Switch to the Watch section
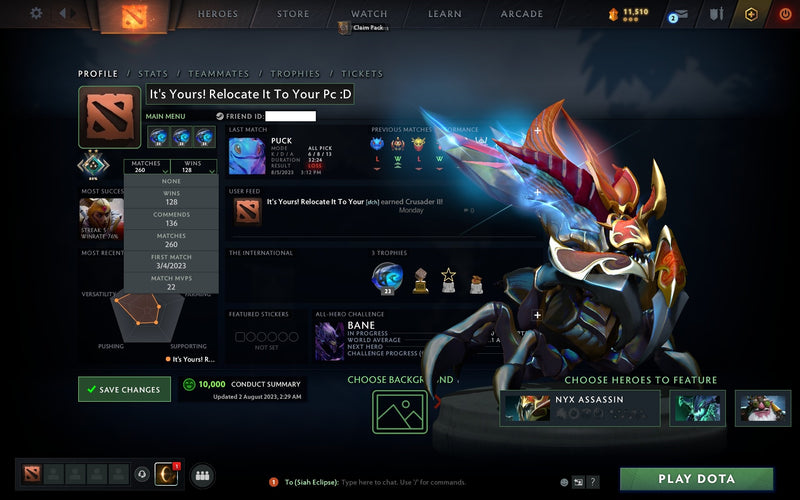The height and width of the screenshot is (500, 800). [369, 14]
